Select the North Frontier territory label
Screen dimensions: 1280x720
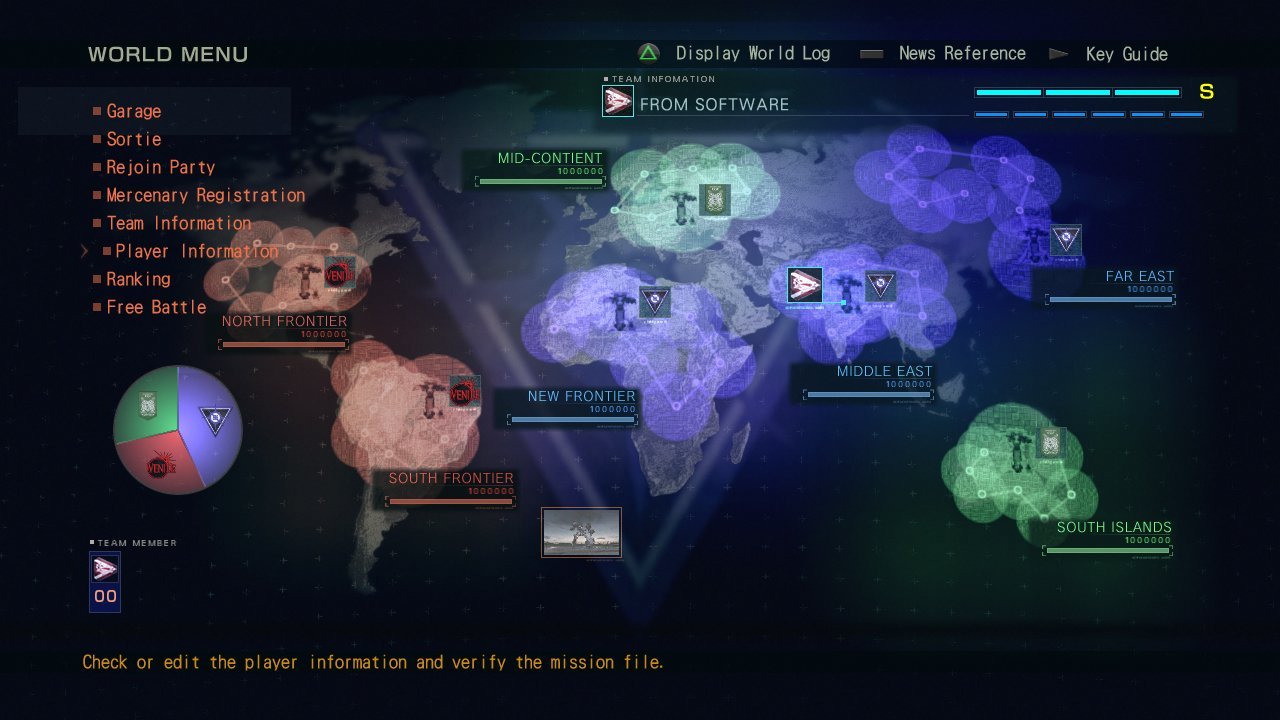coord(284,321)
